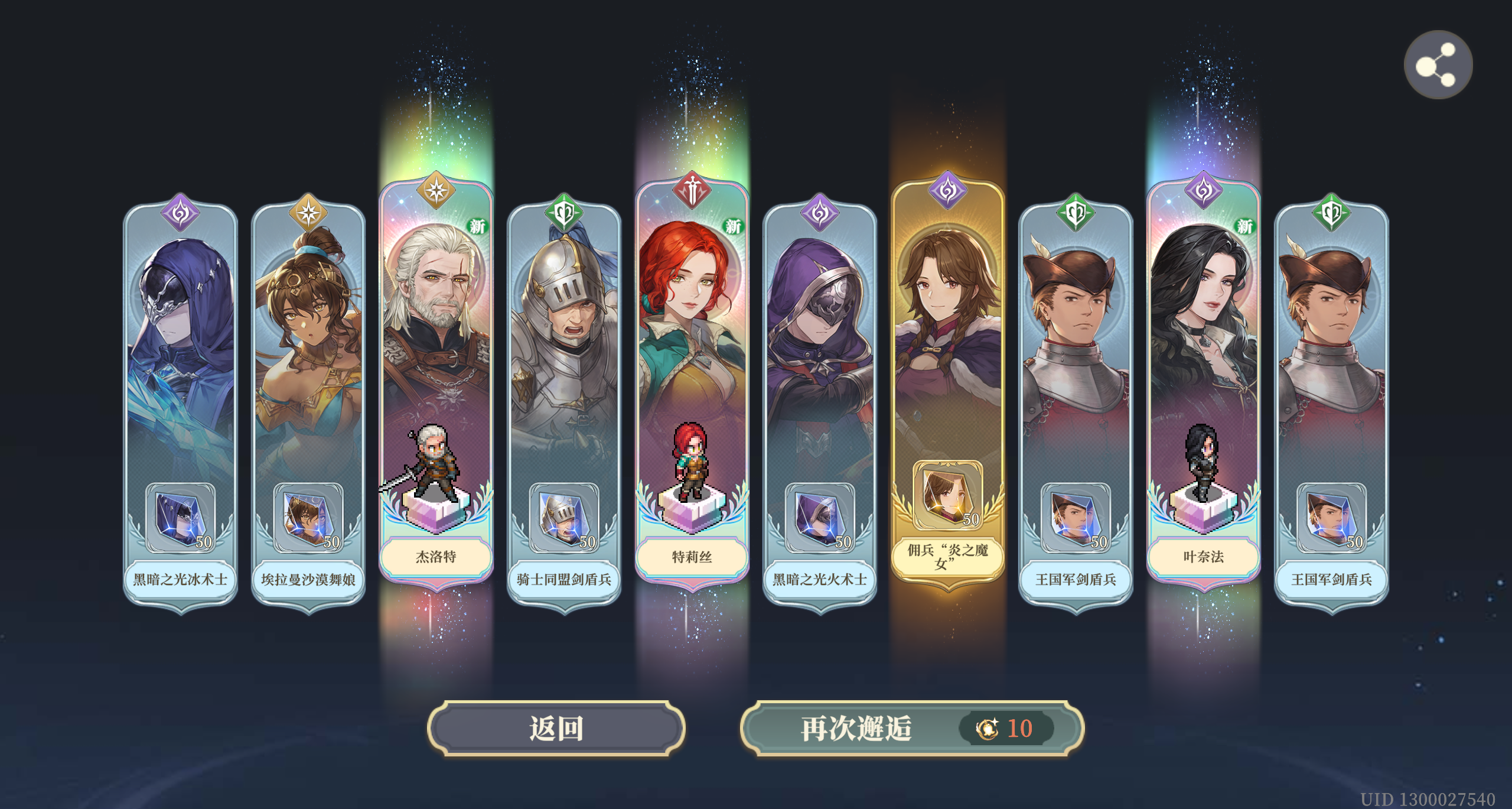The image size is (1512, 809).
Task: Click the 杰洛特 name label
Action: tap(435, 557)
